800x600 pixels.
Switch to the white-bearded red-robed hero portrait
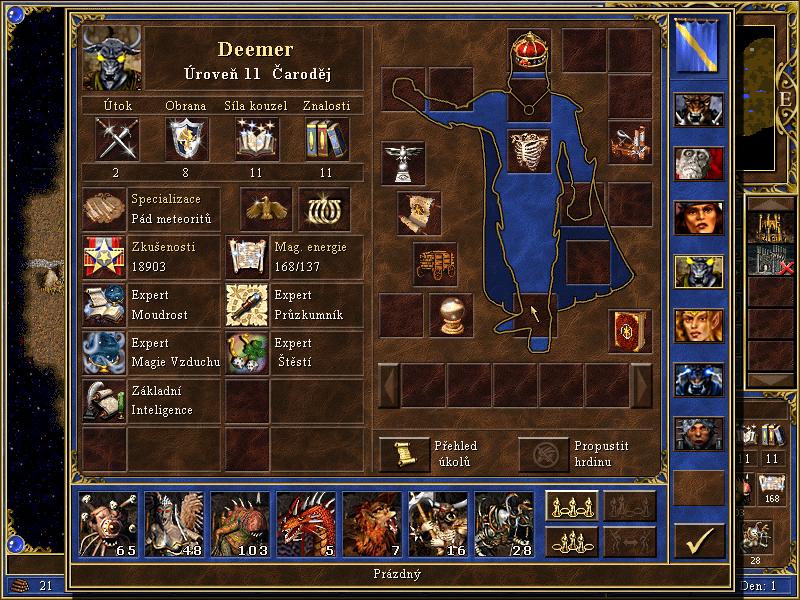click(698, 162)
